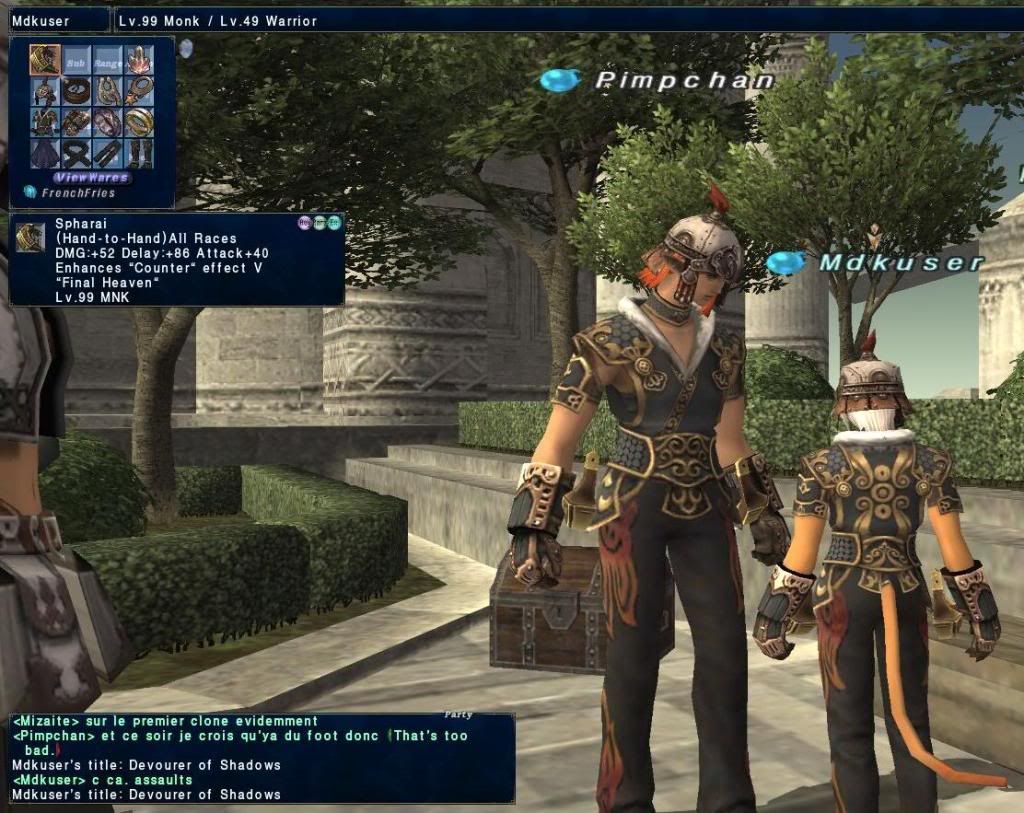This screenshot has width=1024, height=813.
Task: Inspect the body armor slot
Action: pos(45,122)
